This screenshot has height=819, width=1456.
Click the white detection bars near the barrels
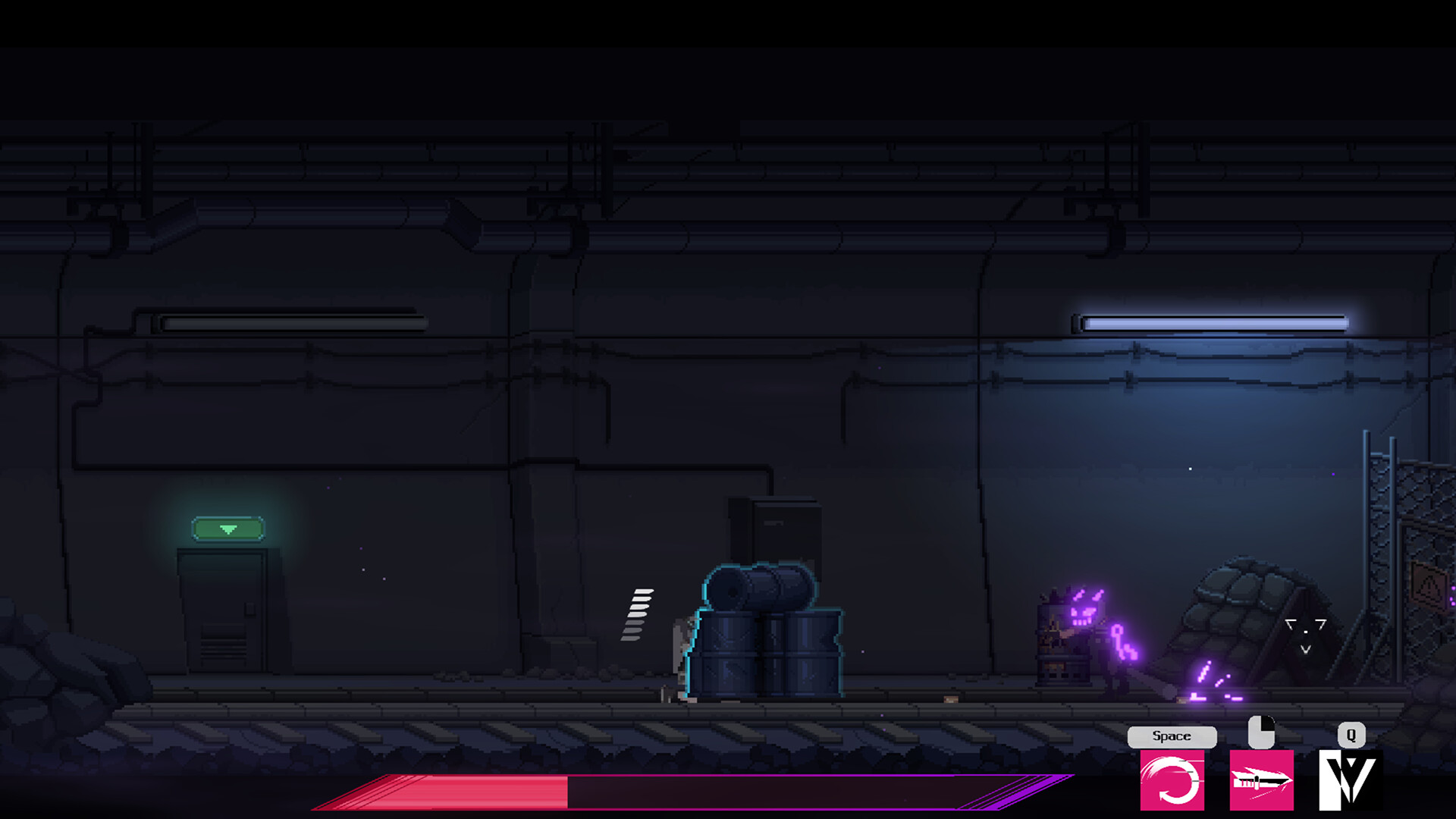pyautogui.click(x=639, y=614)
